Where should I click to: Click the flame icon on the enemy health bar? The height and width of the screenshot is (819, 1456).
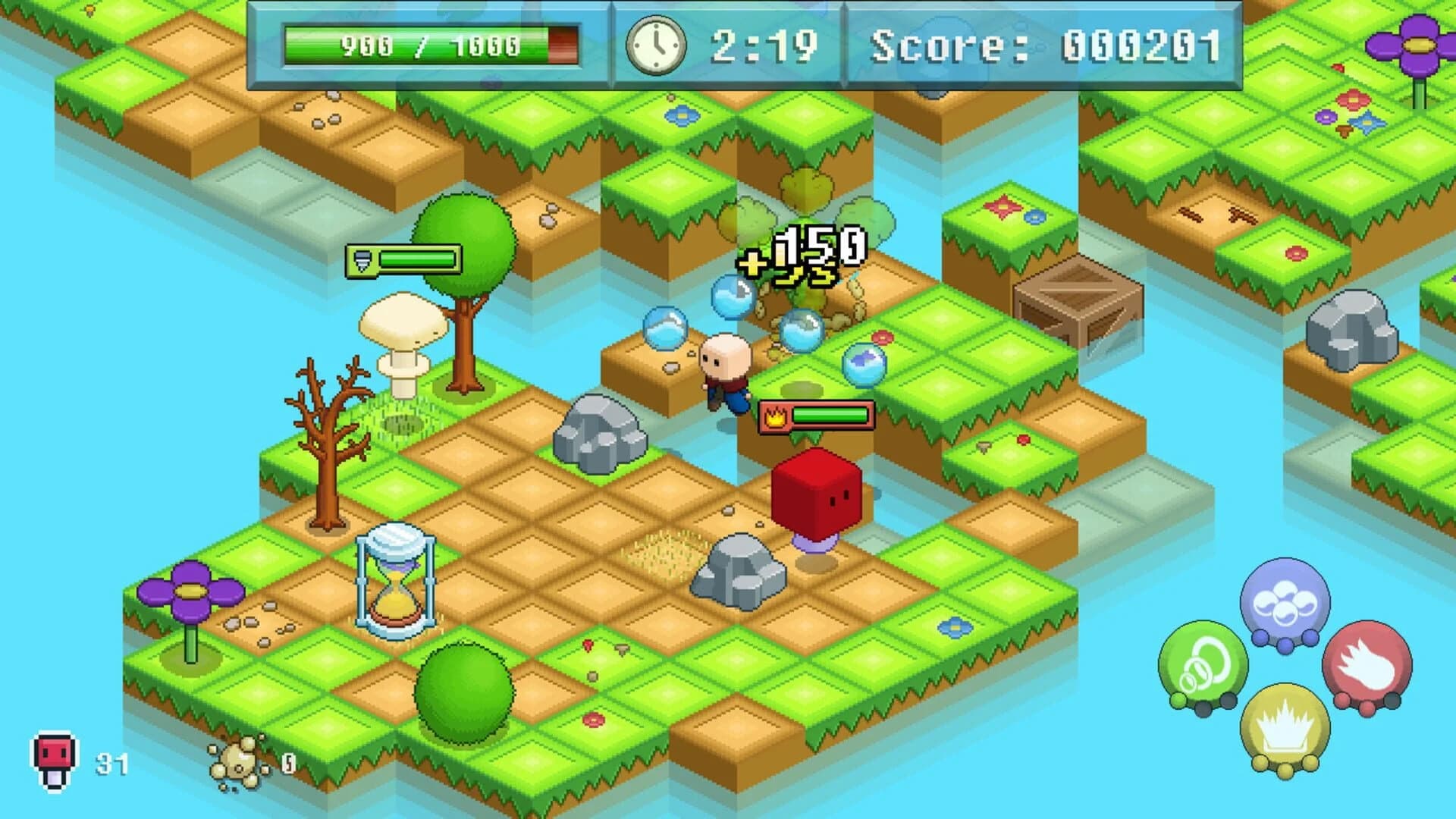[x=777, y=416]
